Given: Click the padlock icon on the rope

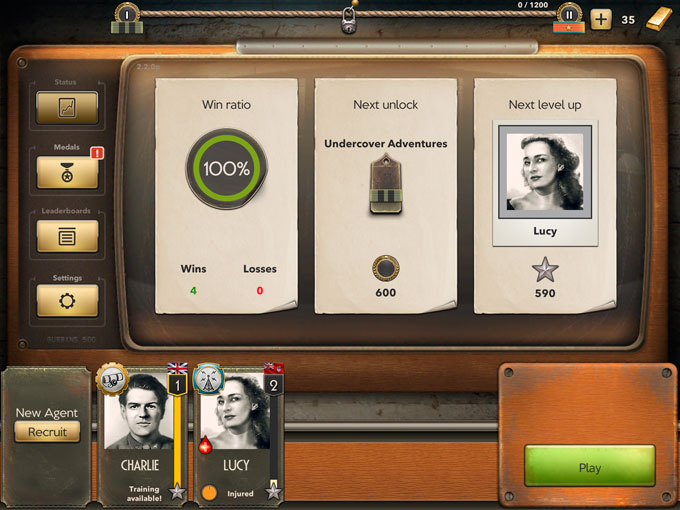Looking at the screenshot, I should tap(348, 19).
